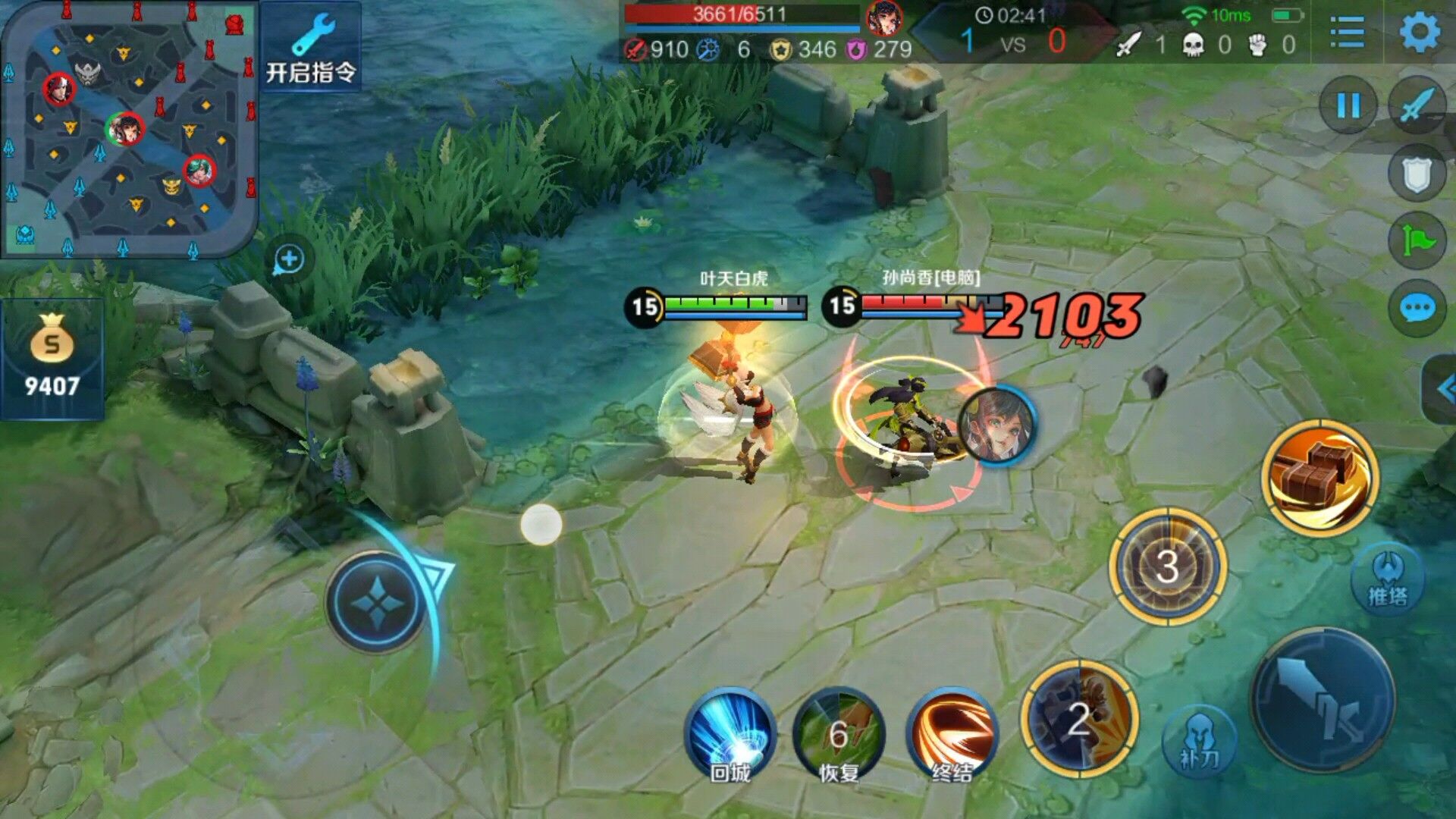The width and height of the screenshot is (1456, 819).
Task: Tap the minimap in the corner
Action: (x=129, y=125)
